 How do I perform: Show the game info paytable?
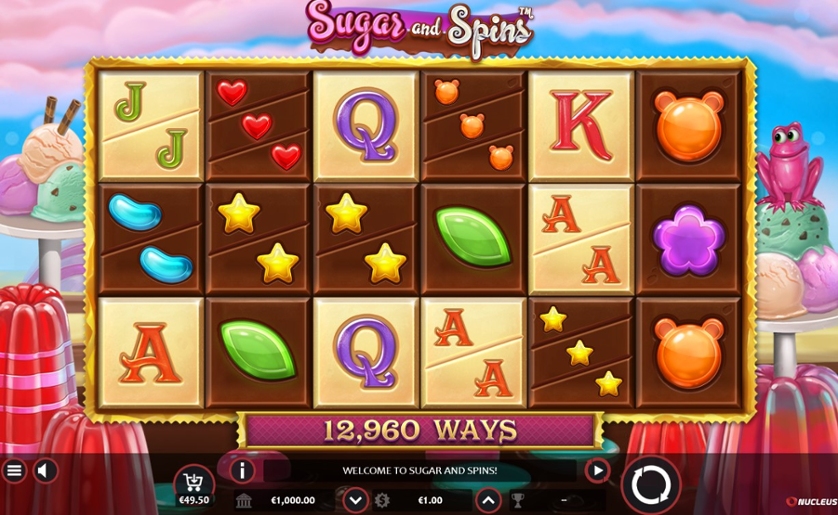[242, 470]
